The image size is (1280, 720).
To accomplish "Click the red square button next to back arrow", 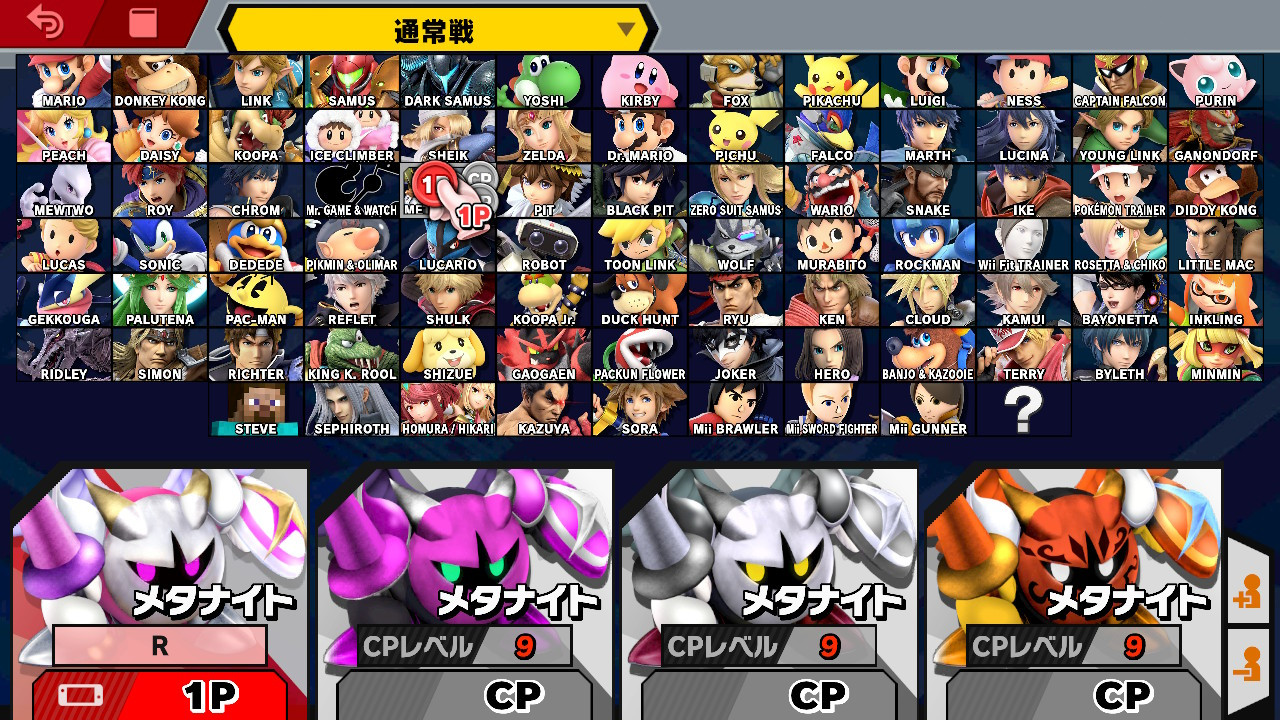I will point(138,22).
